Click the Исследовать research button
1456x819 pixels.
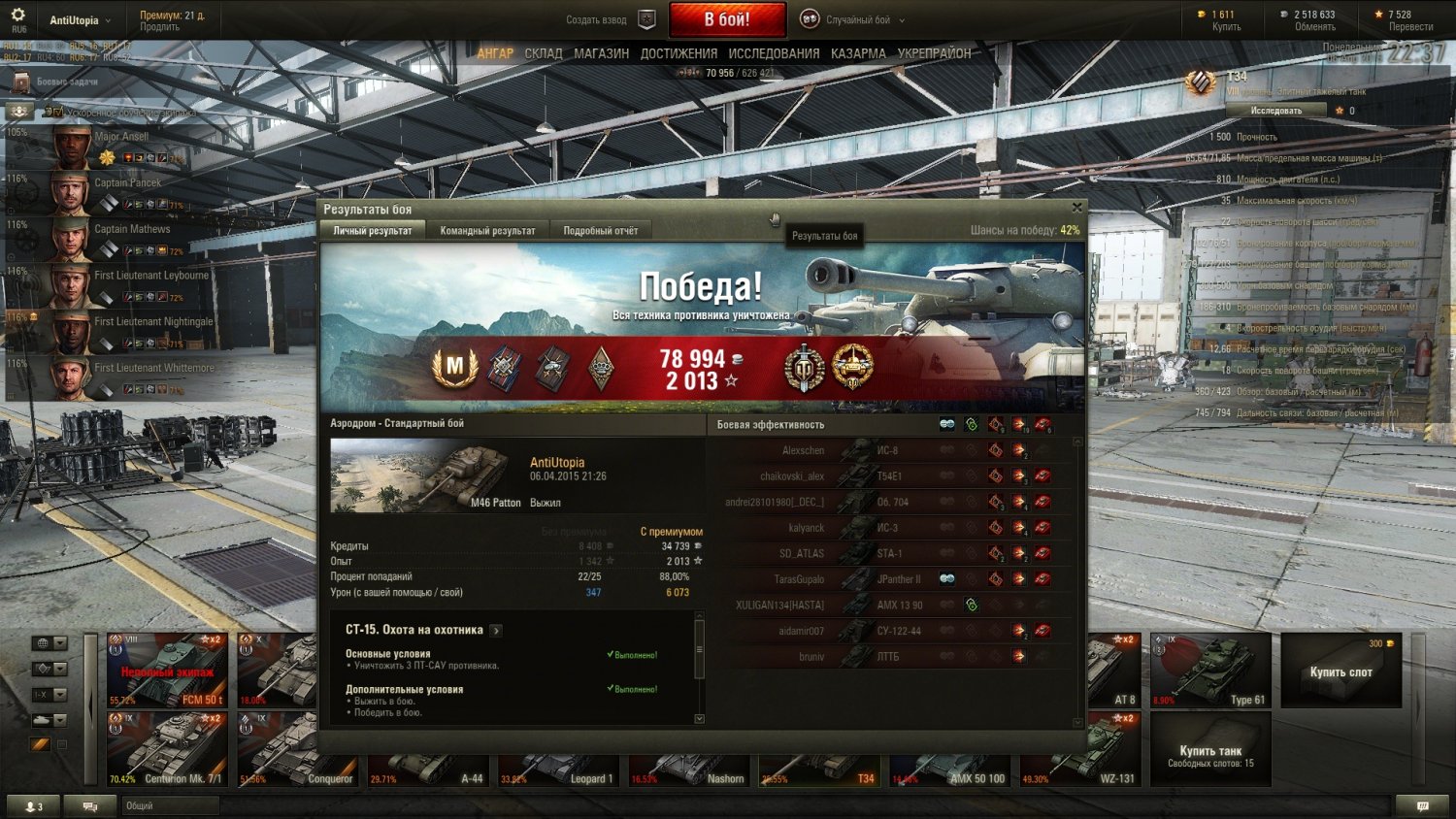point(1276,111)
